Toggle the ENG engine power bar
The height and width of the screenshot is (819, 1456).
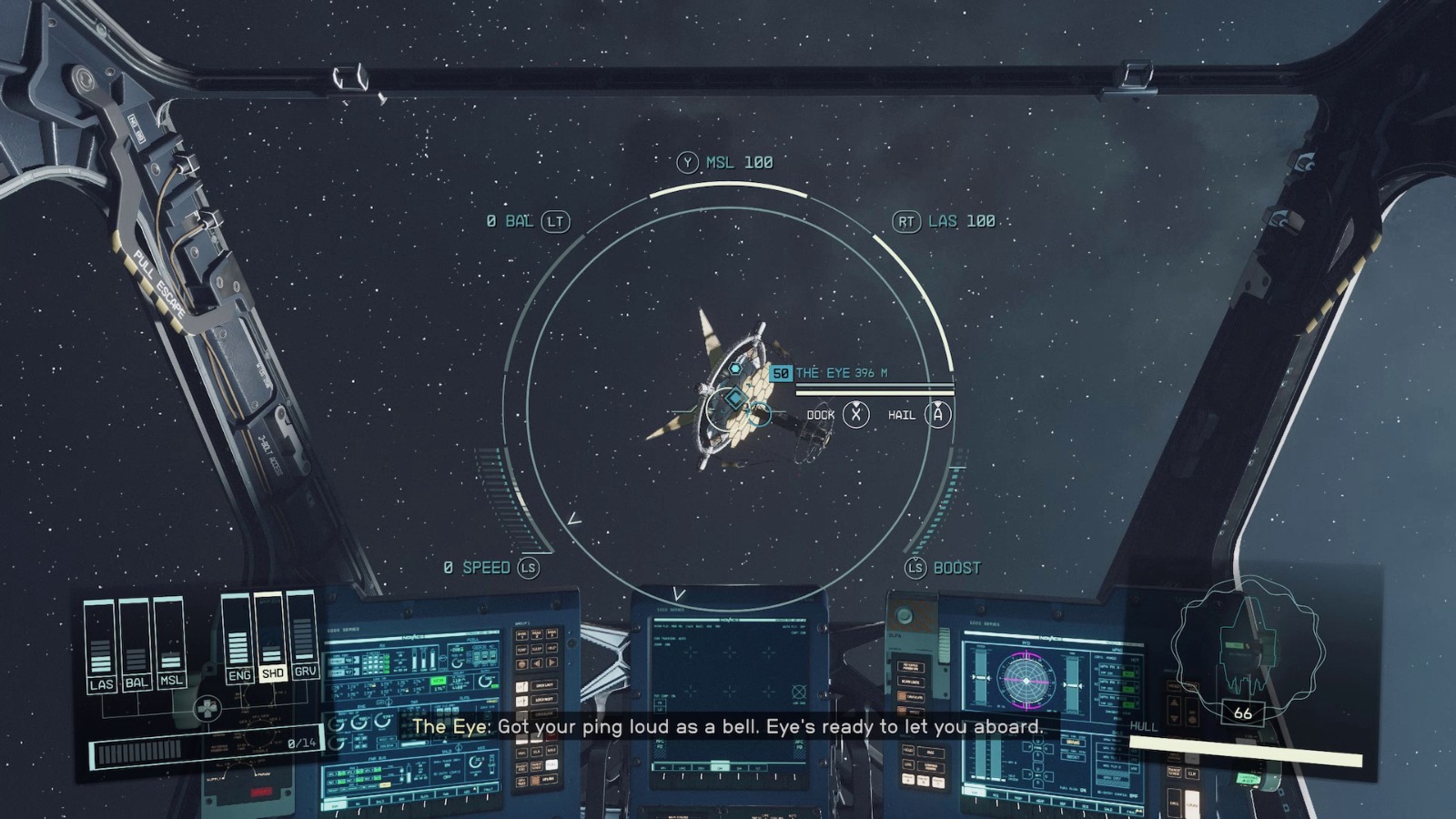[x=240, y=675]
